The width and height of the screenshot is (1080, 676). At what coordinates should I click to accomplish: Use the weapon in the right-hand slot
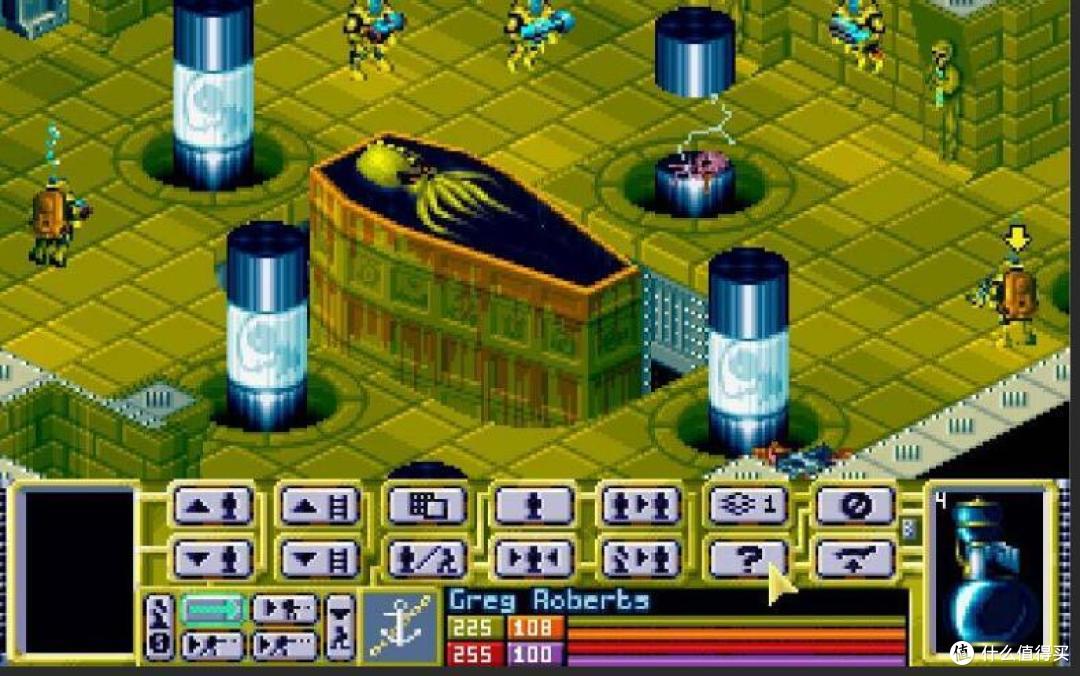(990, 570)
